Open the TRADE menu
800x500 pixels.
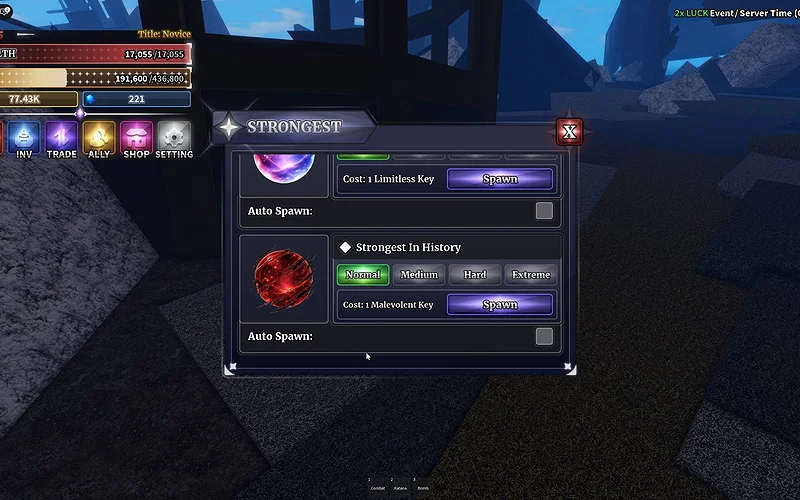pyautogui.click(x=61, y=138)
